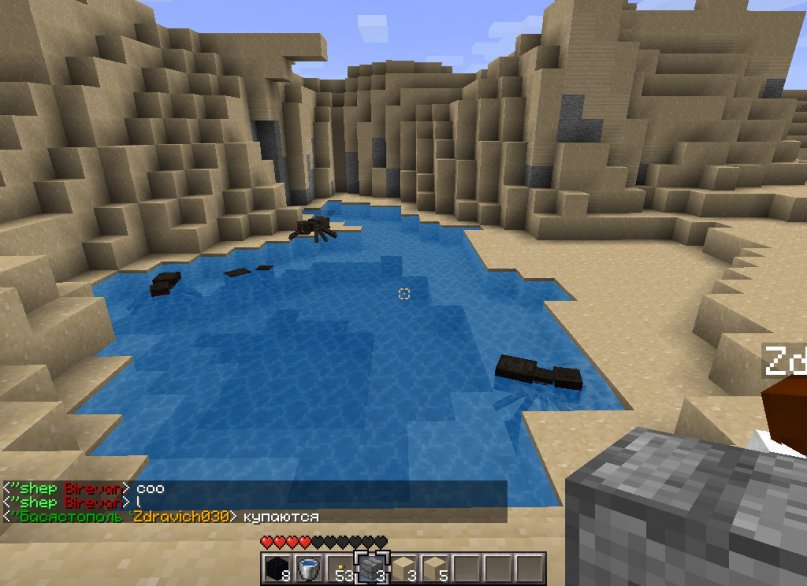This screenshot has width=807, height=586.
Task: Switch to the sandstone stack of 3
Action: (x=404, y=569)
